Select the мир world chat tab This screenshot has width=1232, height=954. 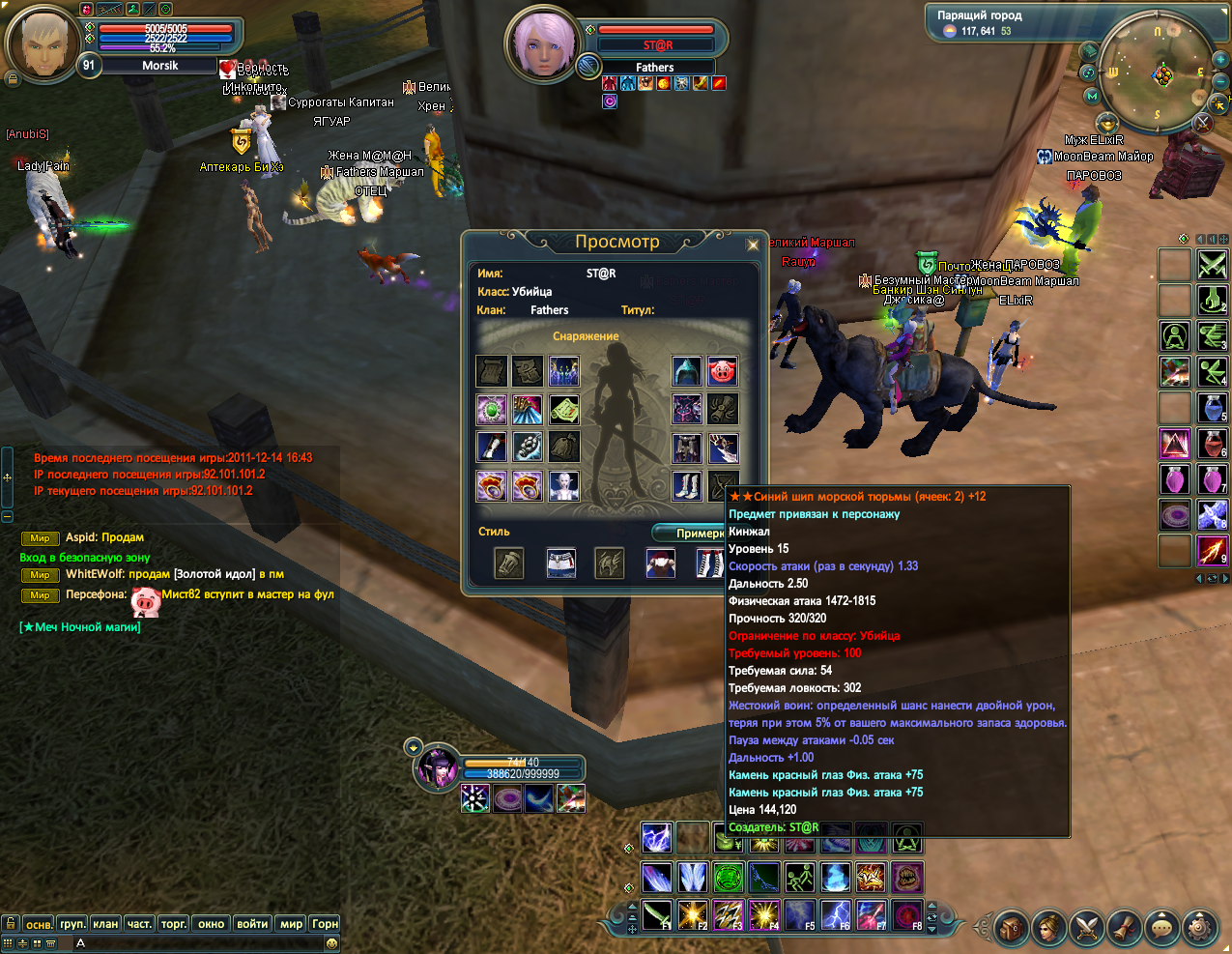[291, 924]
